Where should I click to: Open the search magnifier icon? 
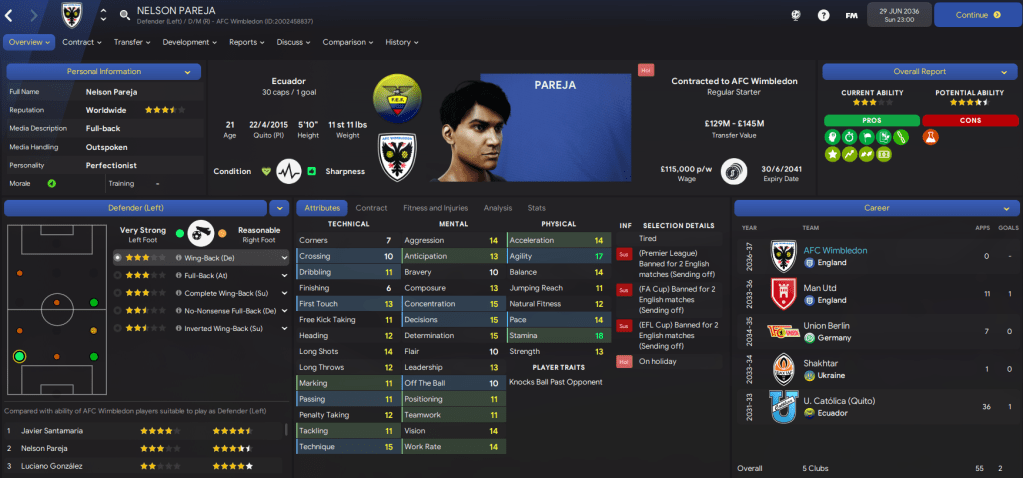125,15
